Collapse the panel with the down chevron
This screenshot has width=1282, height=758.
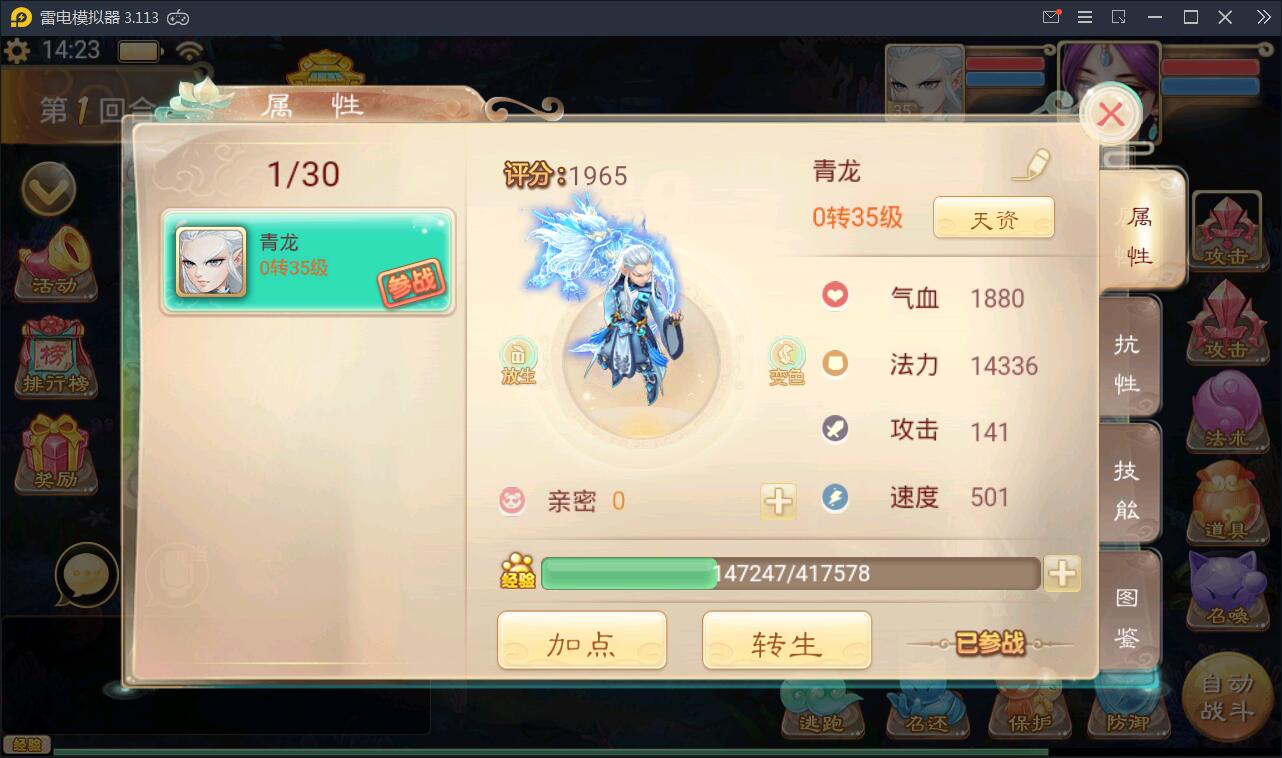50,188
